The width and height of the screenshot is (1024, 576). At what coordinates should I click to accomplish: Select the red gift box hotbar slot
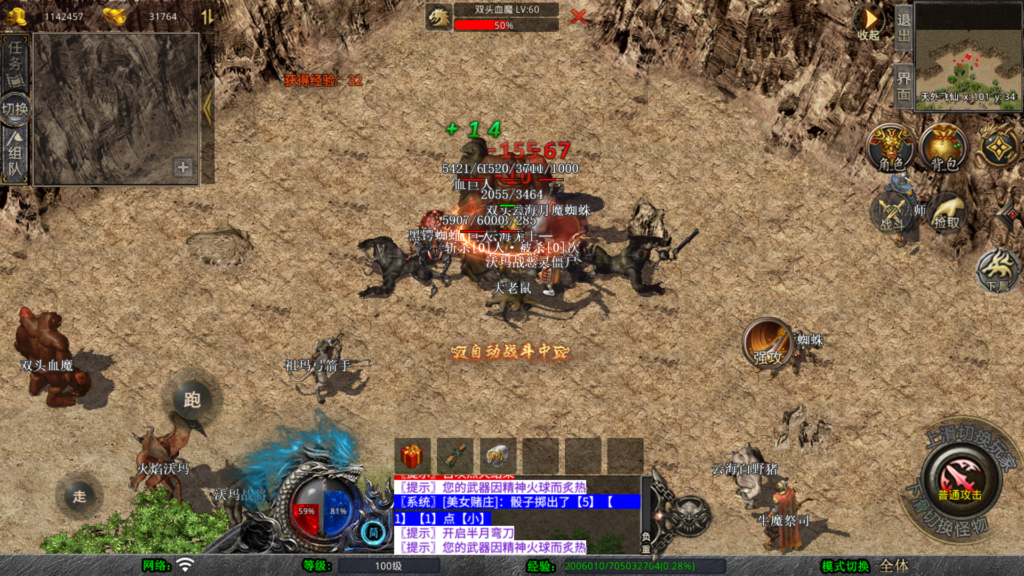pyautogui.click(x=412, y=456)
